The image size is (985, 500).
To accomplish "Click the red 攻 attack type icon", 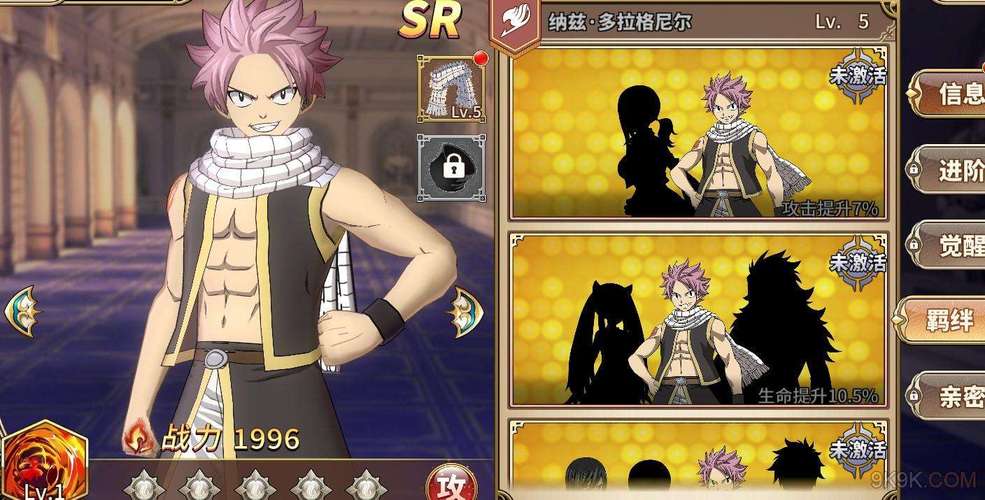I will click(x=448, y=483).
